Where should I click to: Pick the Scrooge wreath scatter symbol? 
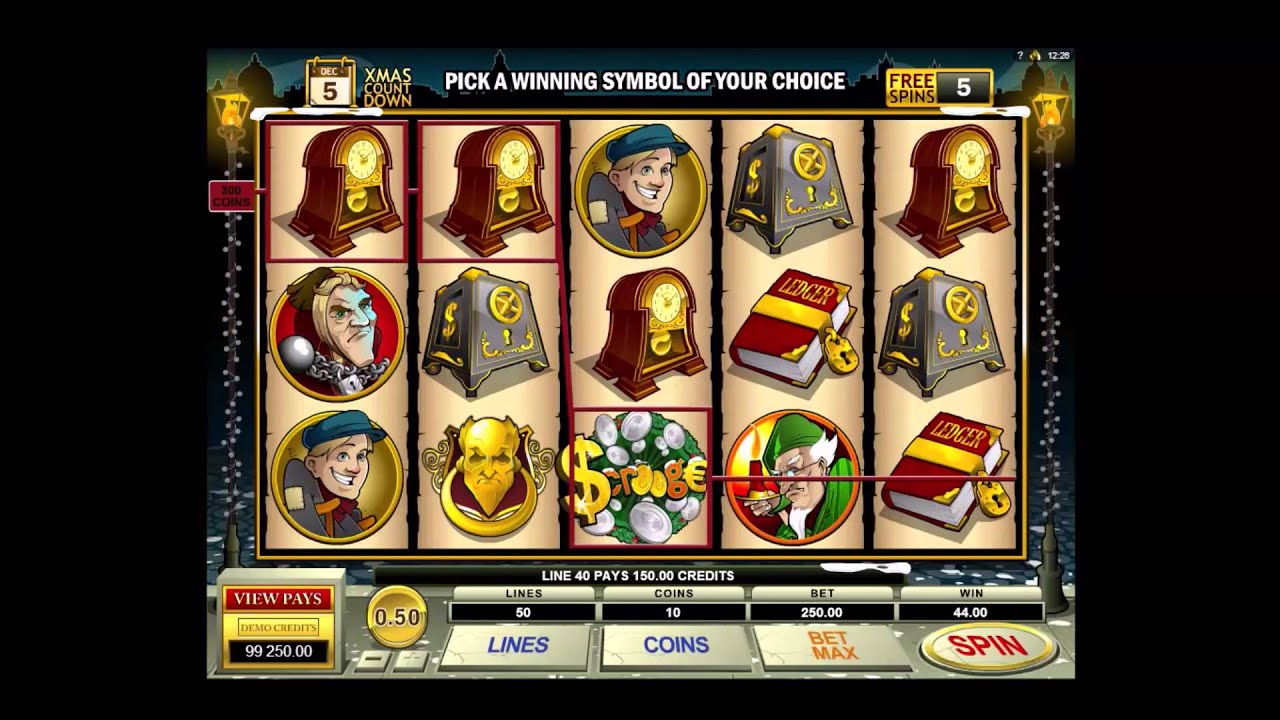point(640,478)
